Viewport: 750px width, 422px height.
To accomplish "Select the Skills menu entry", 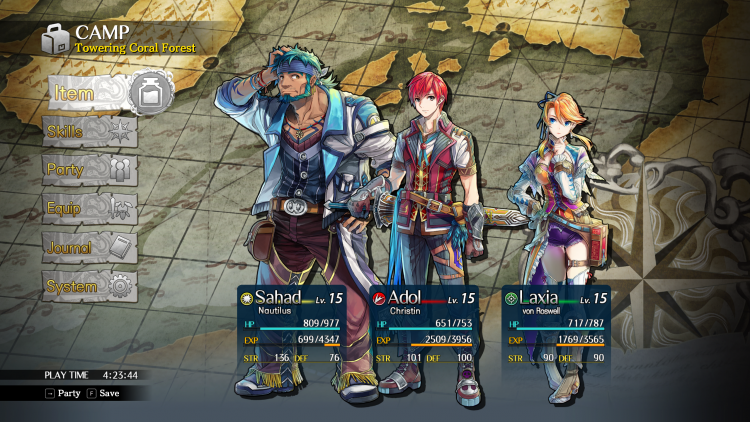I will pos(87,131).
